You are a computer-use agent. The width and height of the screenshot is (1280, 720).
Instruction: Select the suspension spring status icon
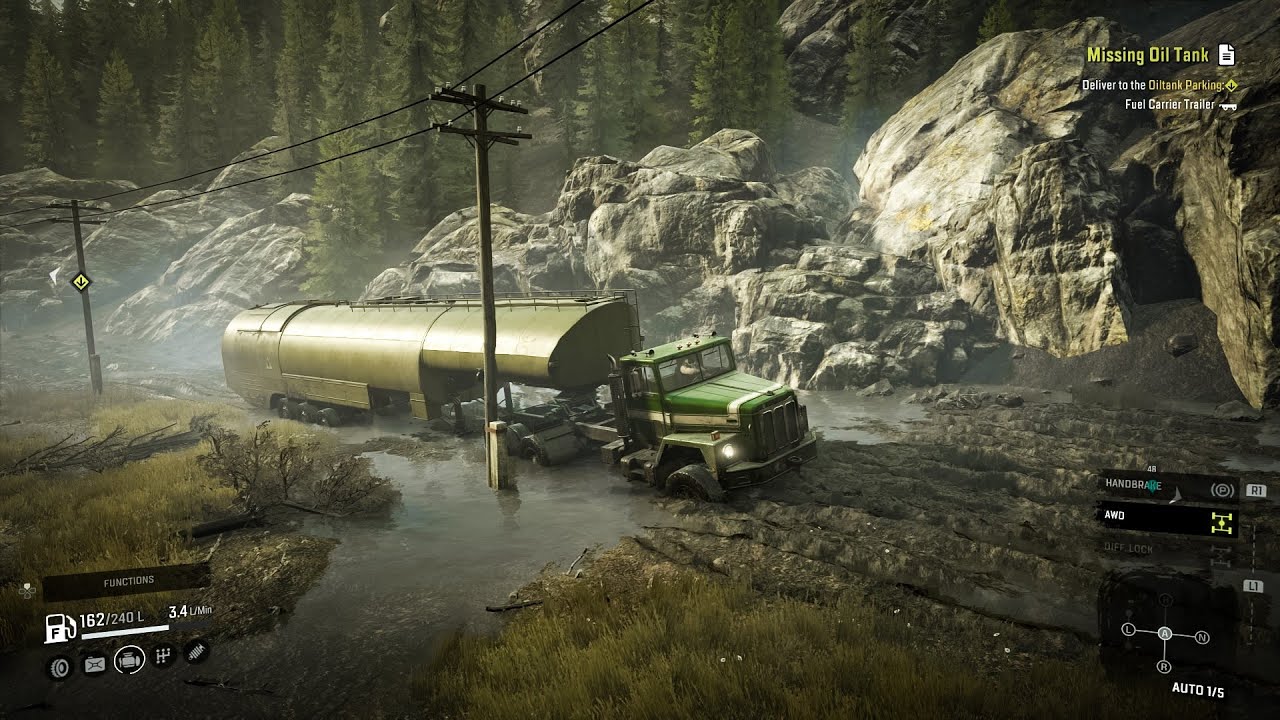tap(196, 651)
